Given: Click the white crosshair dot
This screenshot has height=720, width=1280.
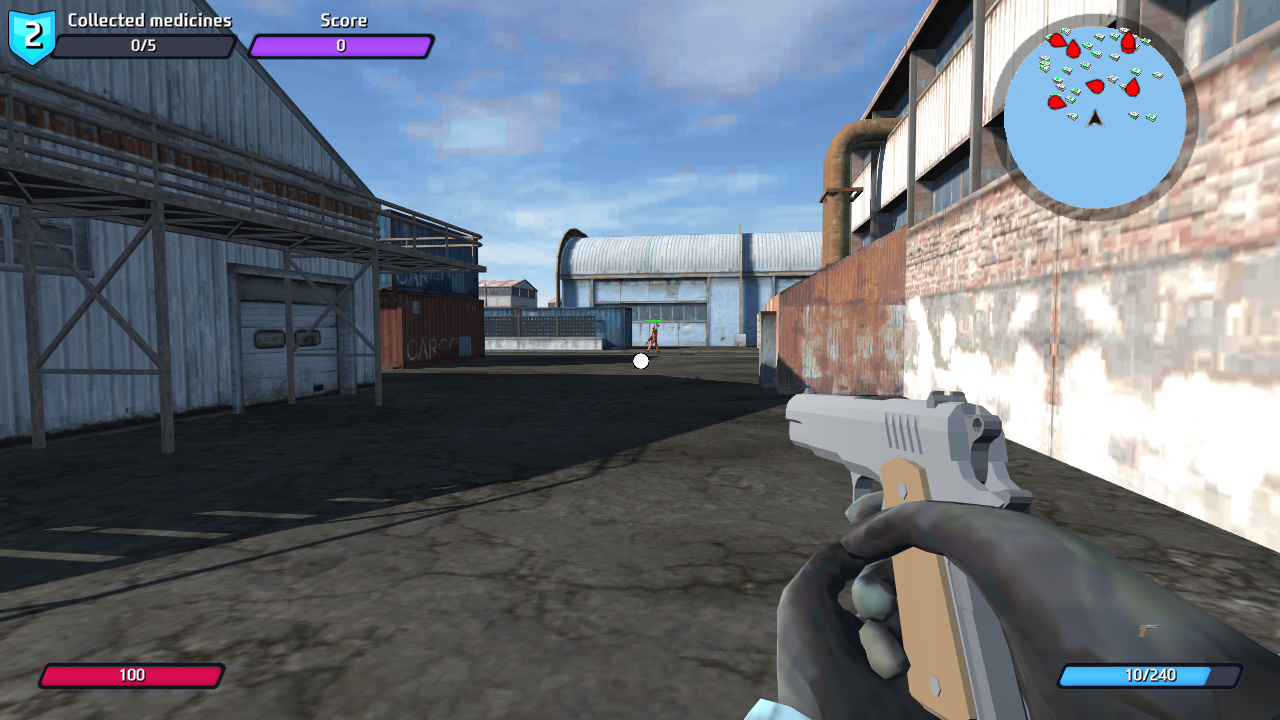Looking at the screenshot, I should point(640,361).
